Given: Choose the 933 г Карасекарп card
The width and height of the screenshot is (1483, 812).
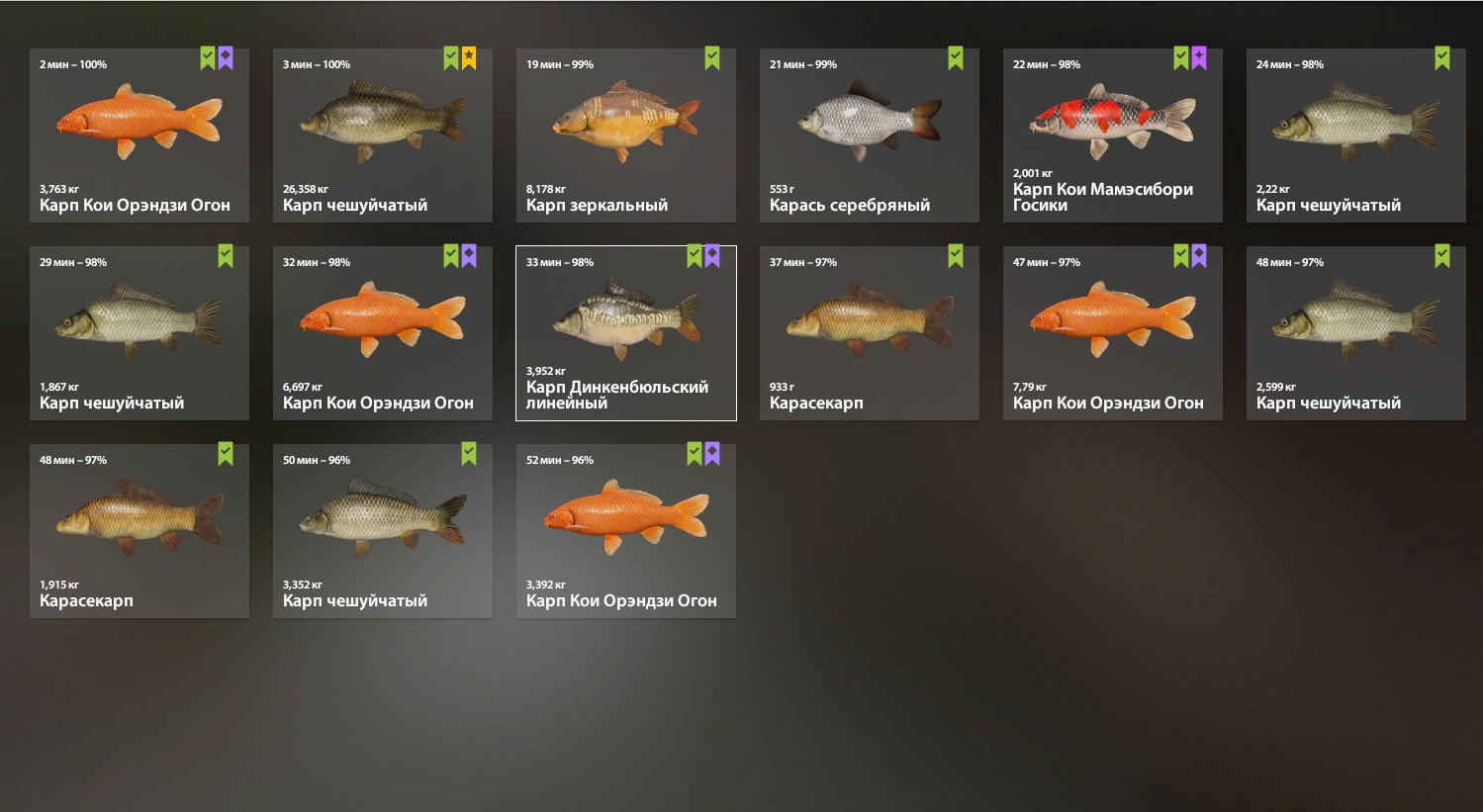Looking at the screenshot, I should [x=870, y=333].
